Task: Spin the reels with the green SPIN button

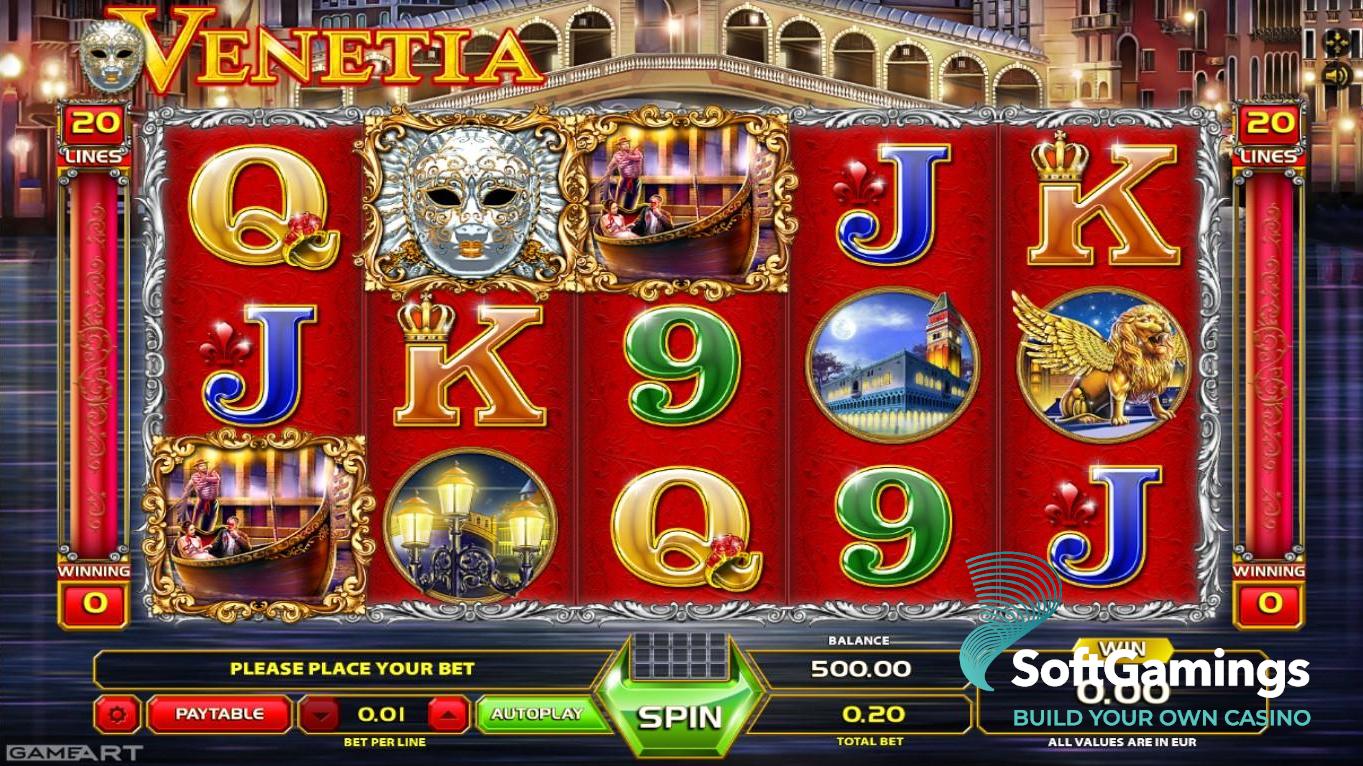Action: pos(680,716)
